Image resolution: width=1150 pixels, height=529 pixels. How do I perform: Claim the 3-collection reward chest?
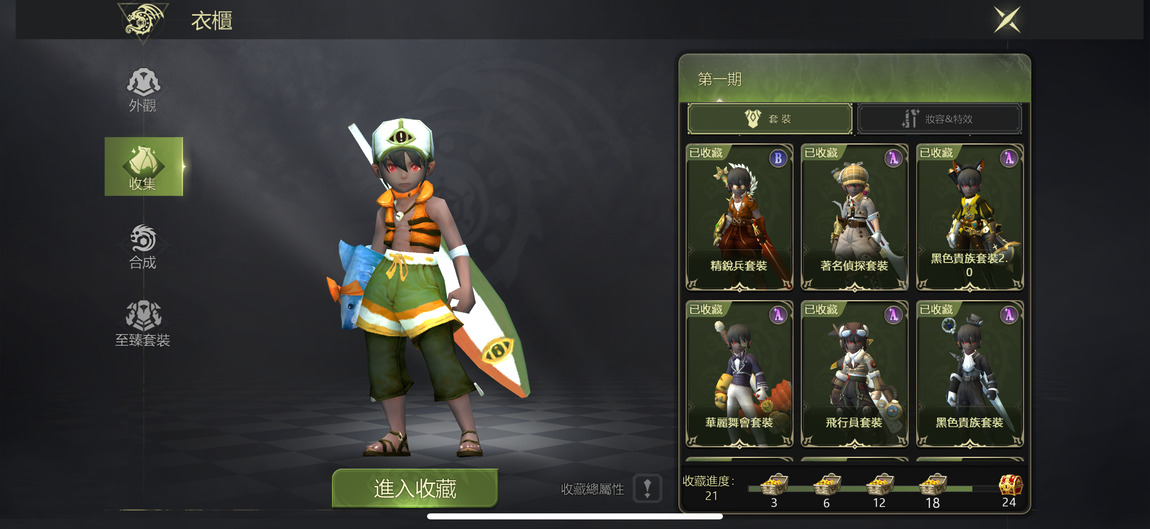click(774, 486)
